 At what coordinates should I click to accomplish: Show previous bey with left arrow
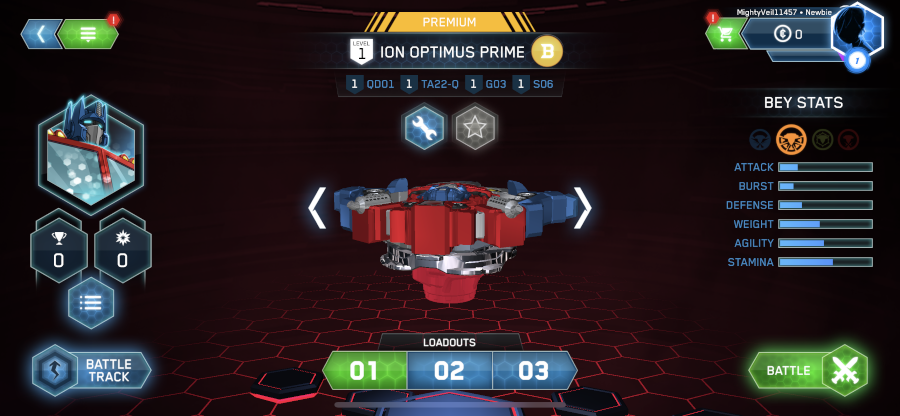pyautogui.click(x=317, y=207)
